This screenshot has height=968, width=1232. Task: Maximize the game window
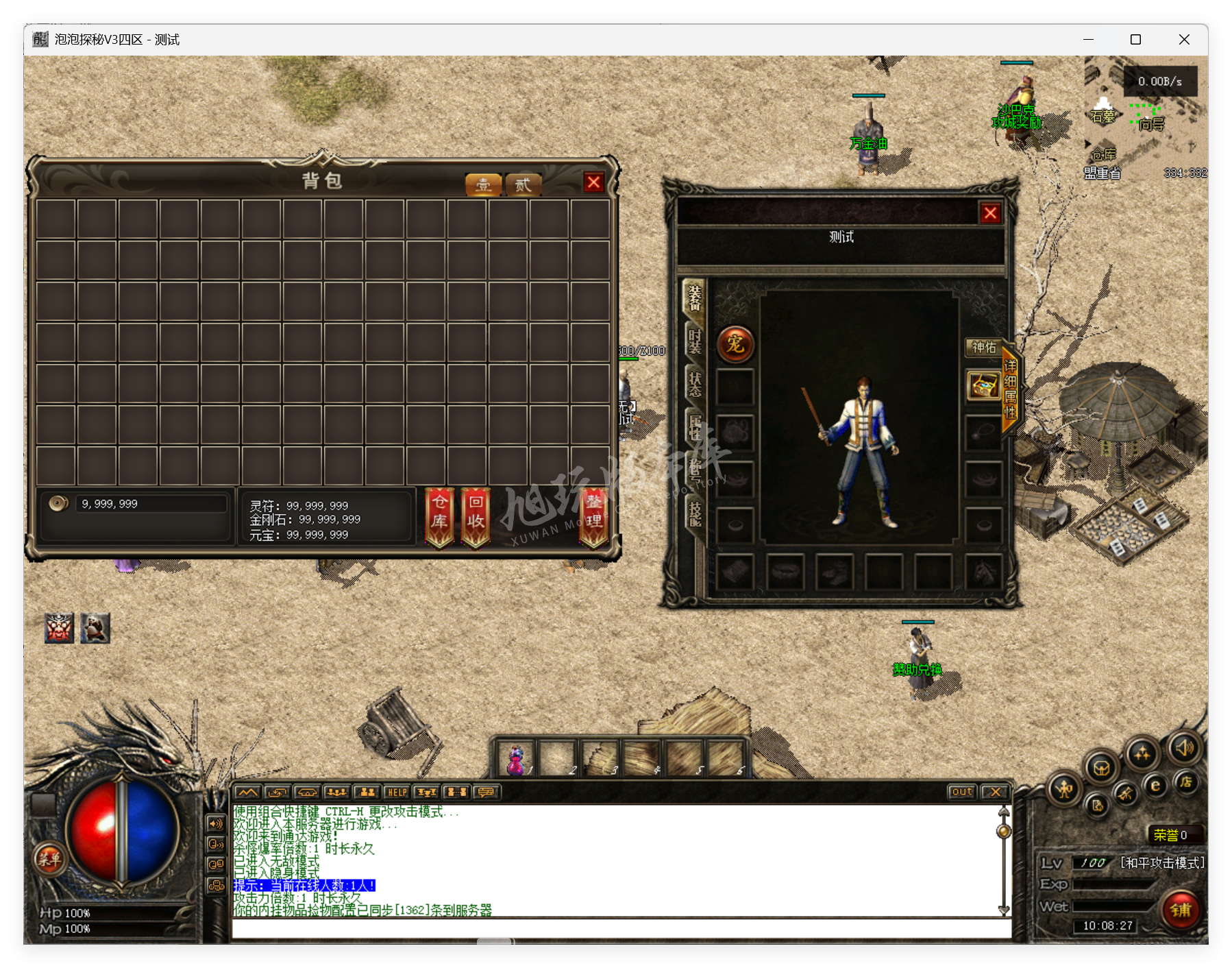[x=1135, y=40]
